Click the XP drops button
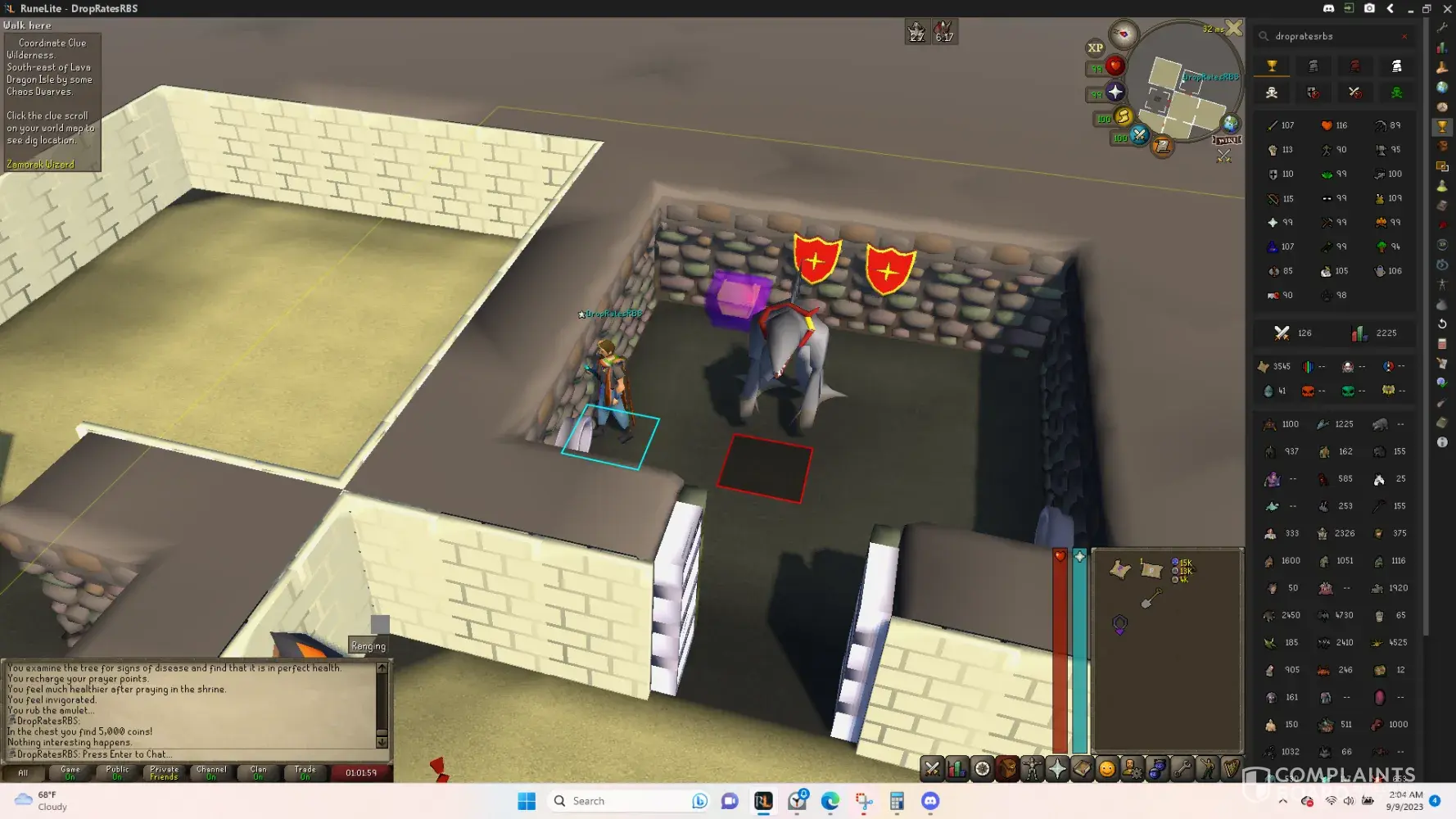Screen dimensions: 1456x819 (1096, 48)
